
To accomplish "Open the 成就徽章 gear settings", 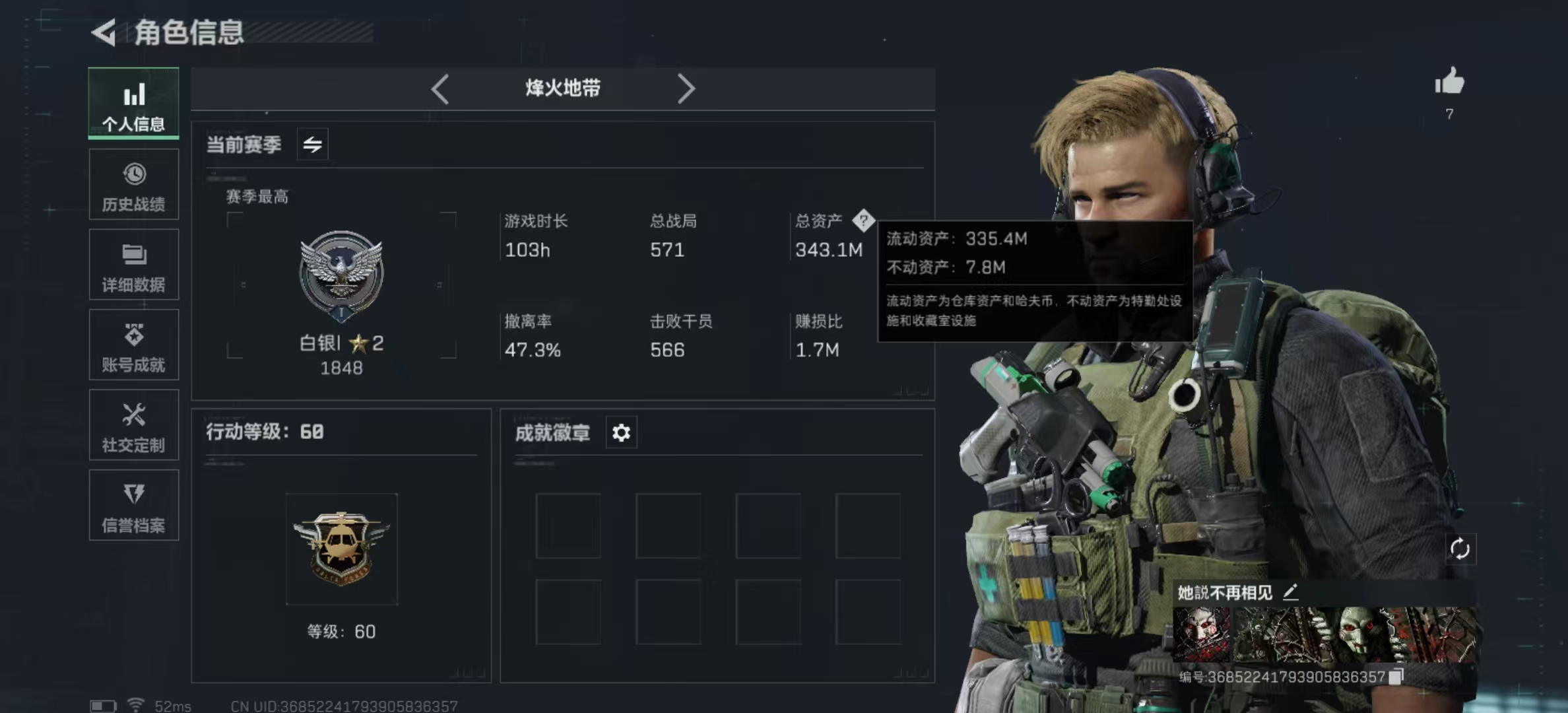I will tap(621, 432).
